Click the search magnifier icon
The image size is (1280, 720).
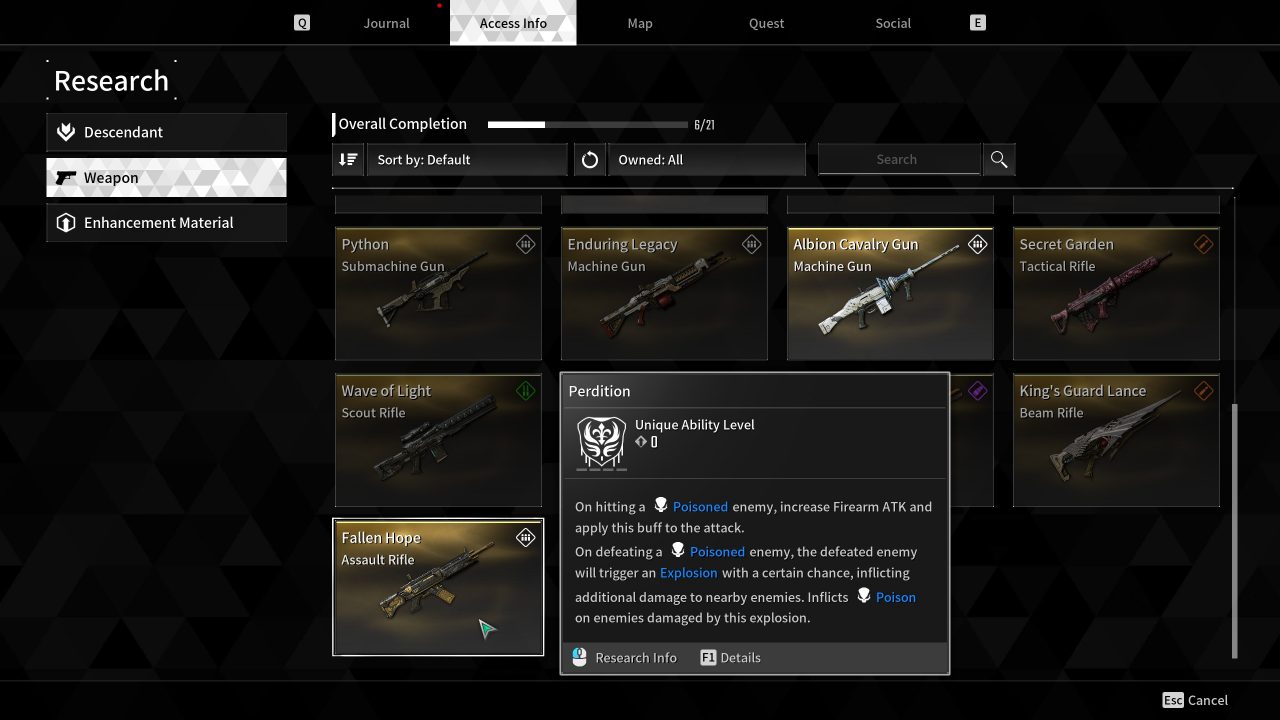(x=999, y=159)
